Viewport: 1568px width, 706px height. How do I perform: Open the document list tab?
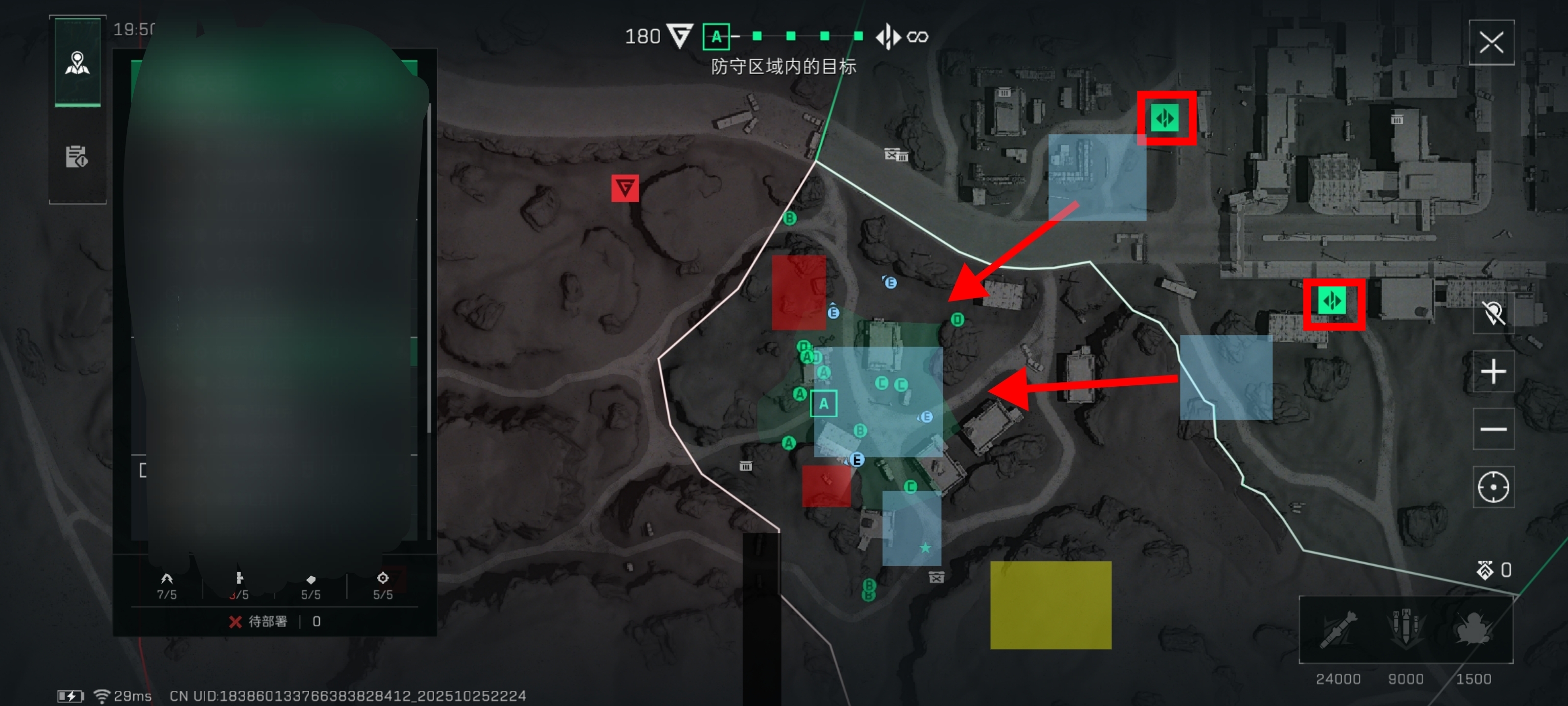[x=77, y=156]
